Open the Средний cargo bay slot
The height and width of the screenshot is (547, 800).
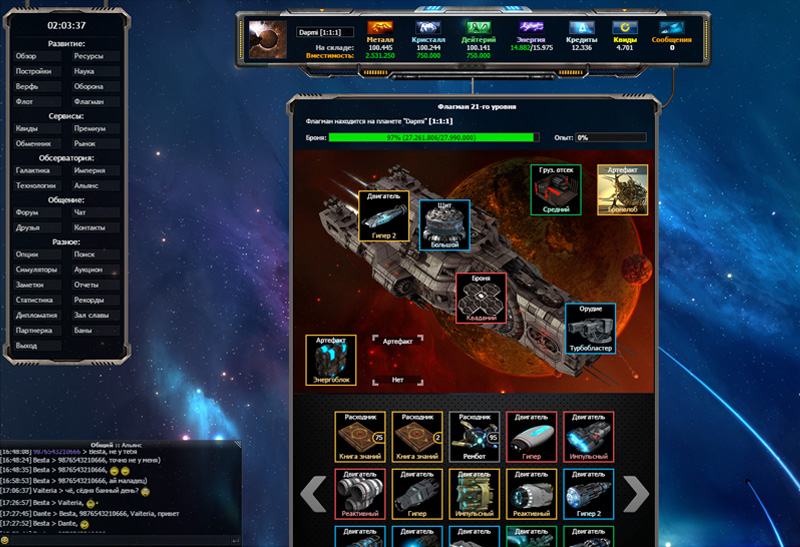[555, 190]
